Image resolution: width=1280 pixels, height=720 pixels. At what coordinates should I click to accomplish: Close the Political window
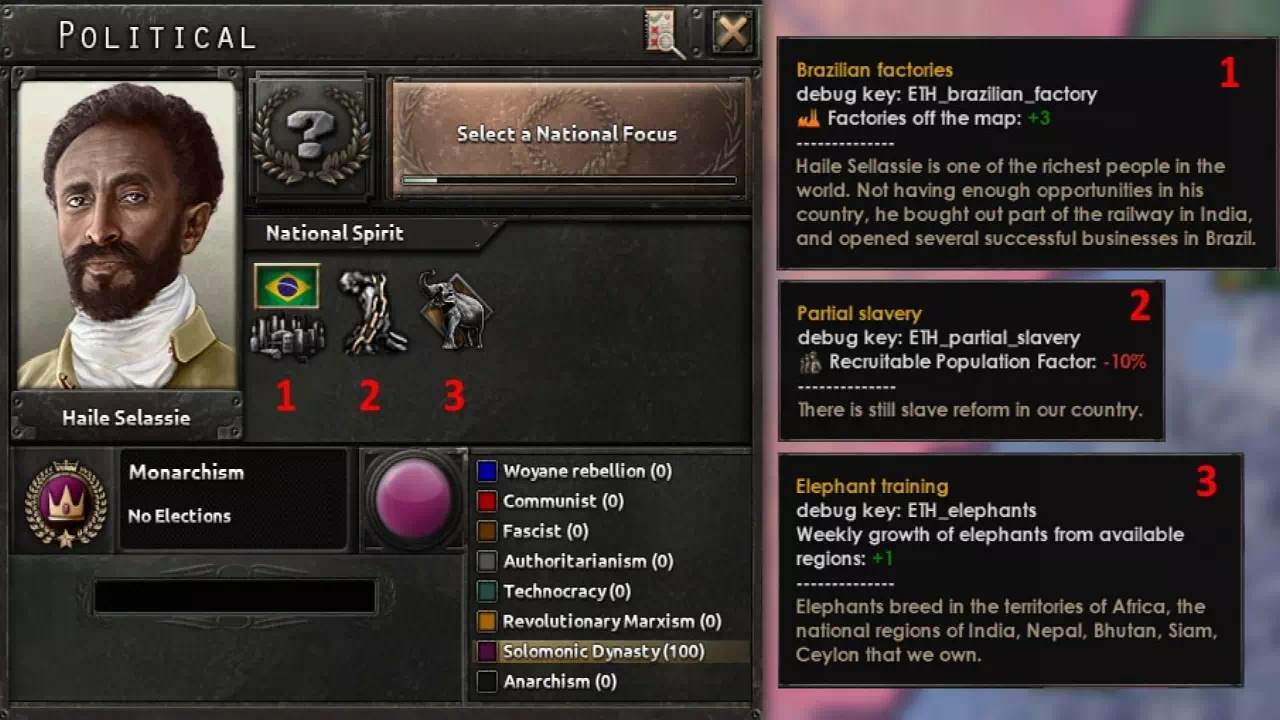pos(732,33)
